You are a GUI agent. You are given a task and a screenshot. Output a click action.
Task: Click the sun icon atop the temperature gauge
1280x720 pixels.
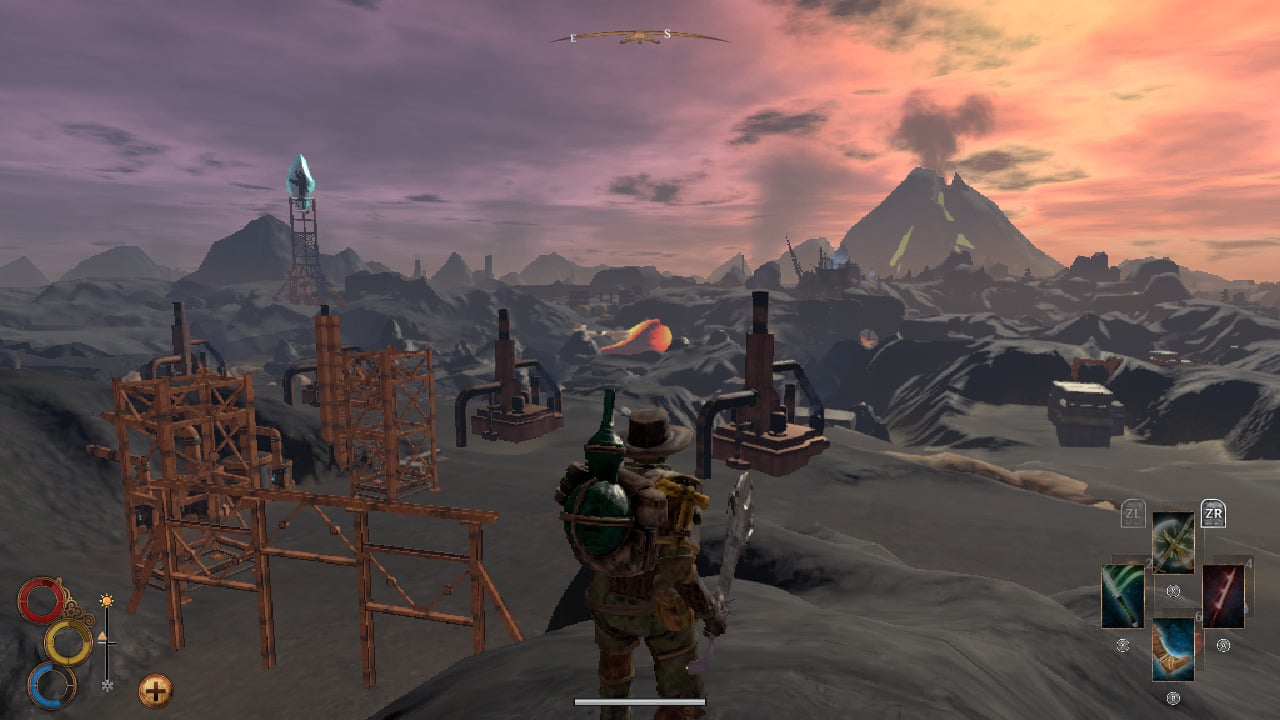[106, 600]
